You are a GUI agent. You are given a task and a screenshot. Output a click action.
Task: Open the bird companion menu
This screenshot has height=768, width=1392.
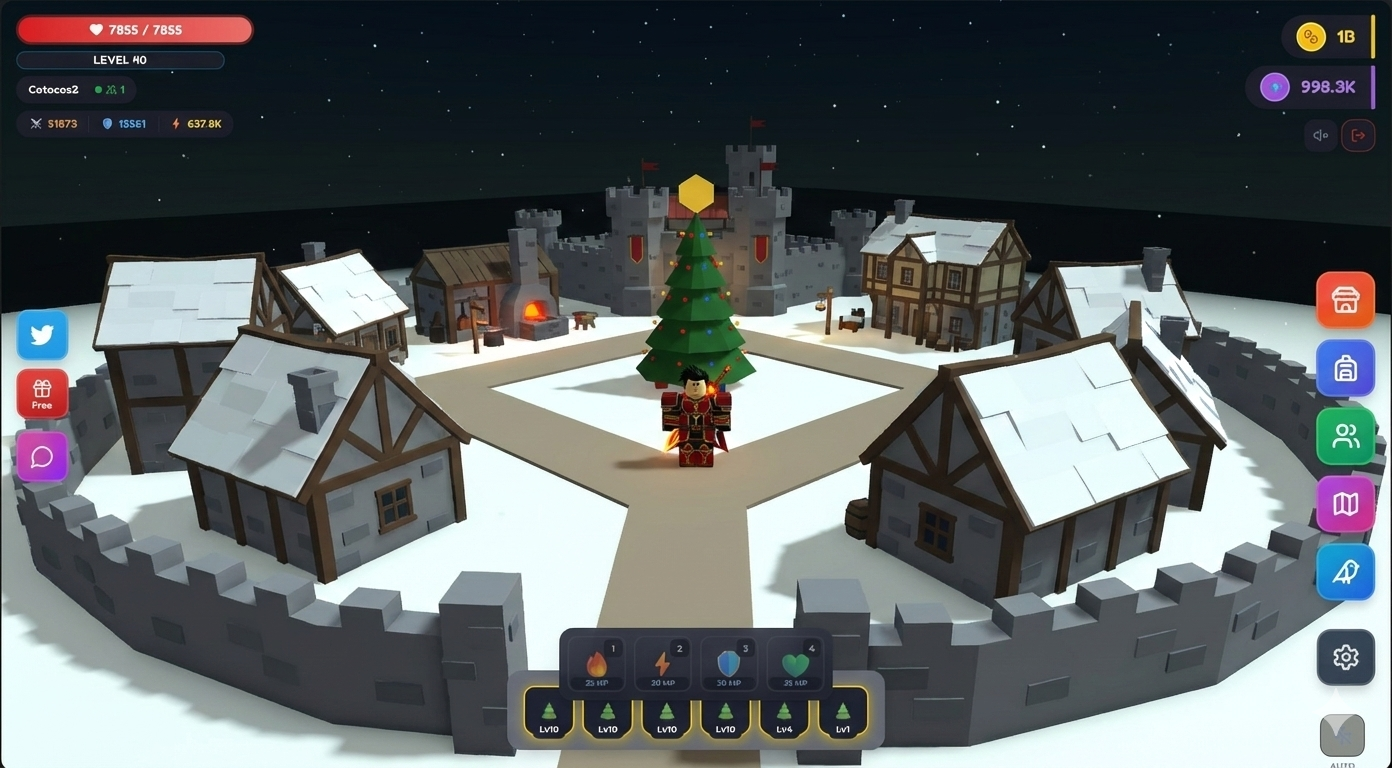(1345, 572)
